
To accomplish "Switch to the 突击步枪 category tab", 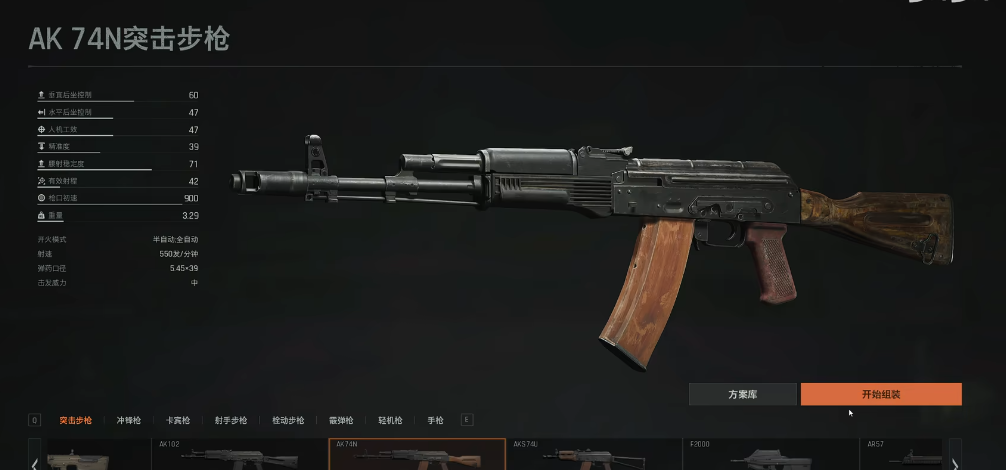I will click(x=75, y=421).
